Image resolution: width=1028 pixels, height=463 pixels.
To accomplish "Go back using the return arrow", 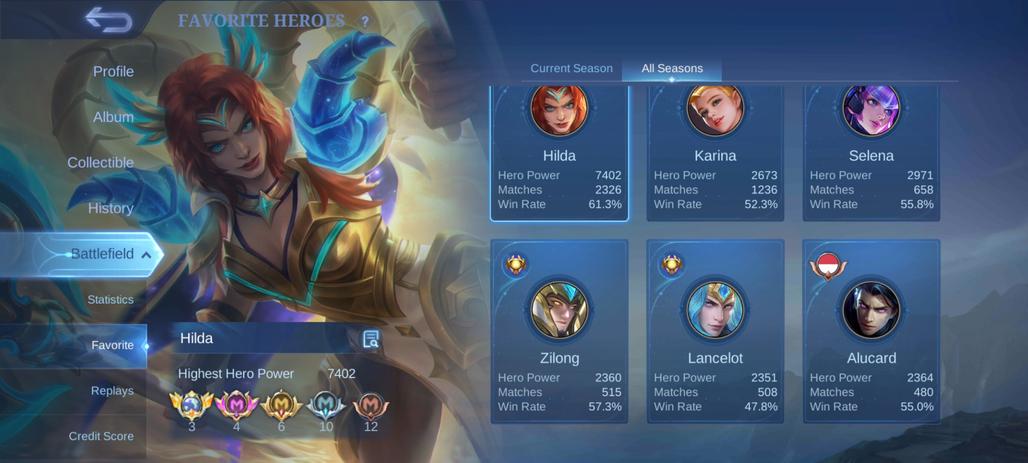I will click(108, 19).
